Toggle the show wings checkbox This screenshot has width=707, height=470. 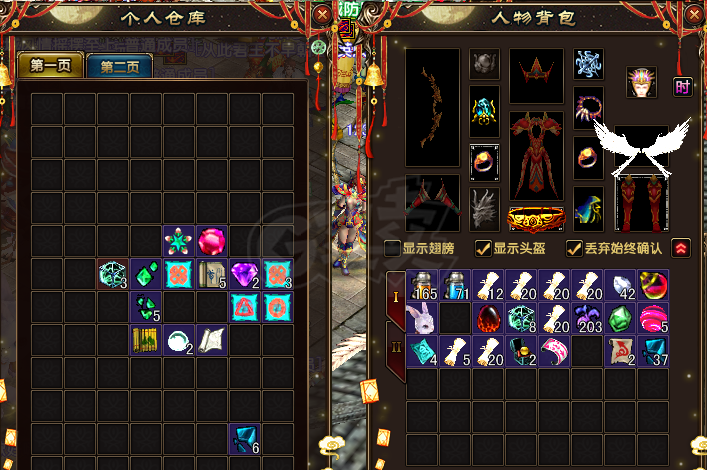[x=393, y=248]
